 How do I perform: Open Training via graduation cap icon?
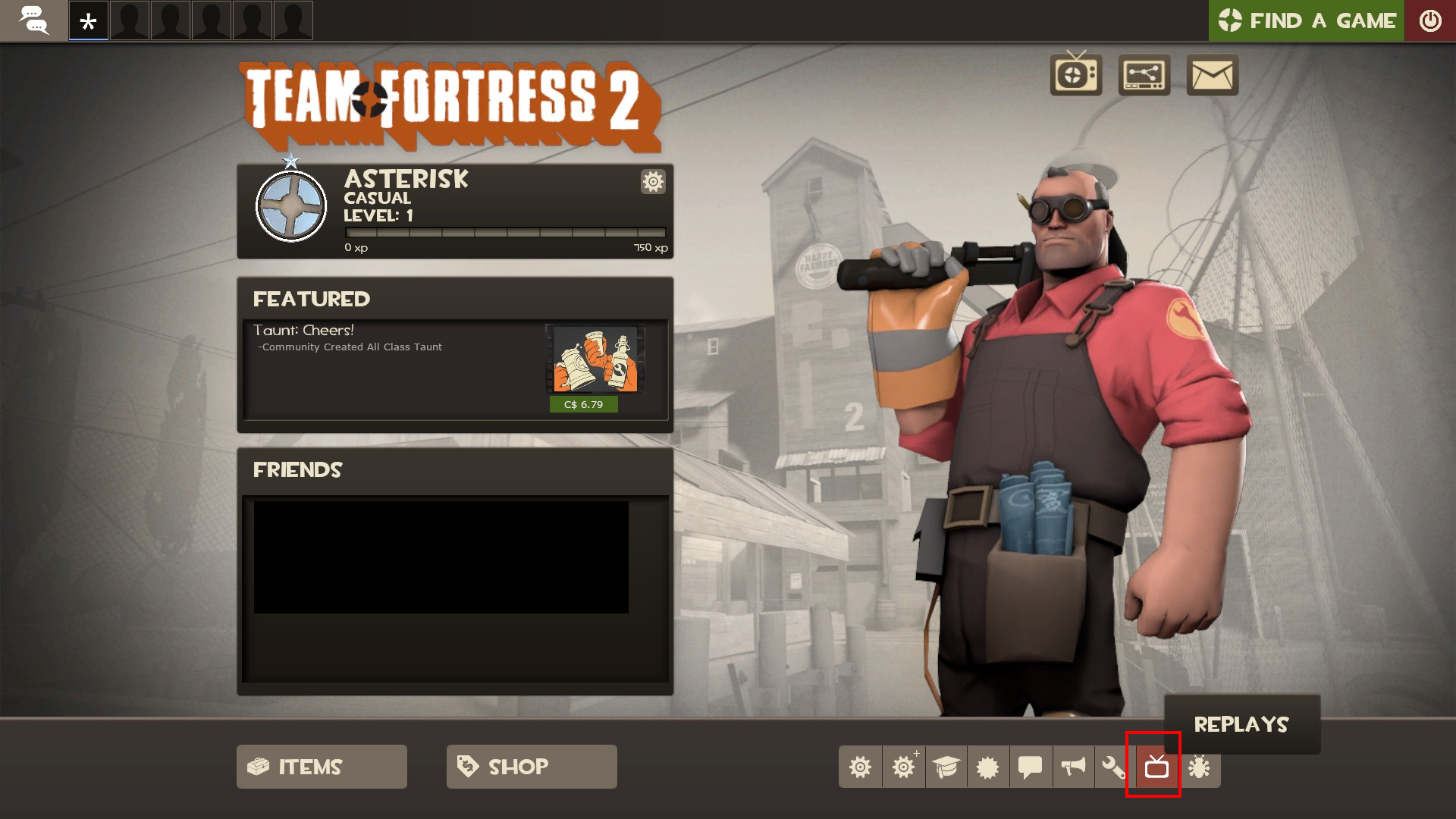click(x=946, y=767)
